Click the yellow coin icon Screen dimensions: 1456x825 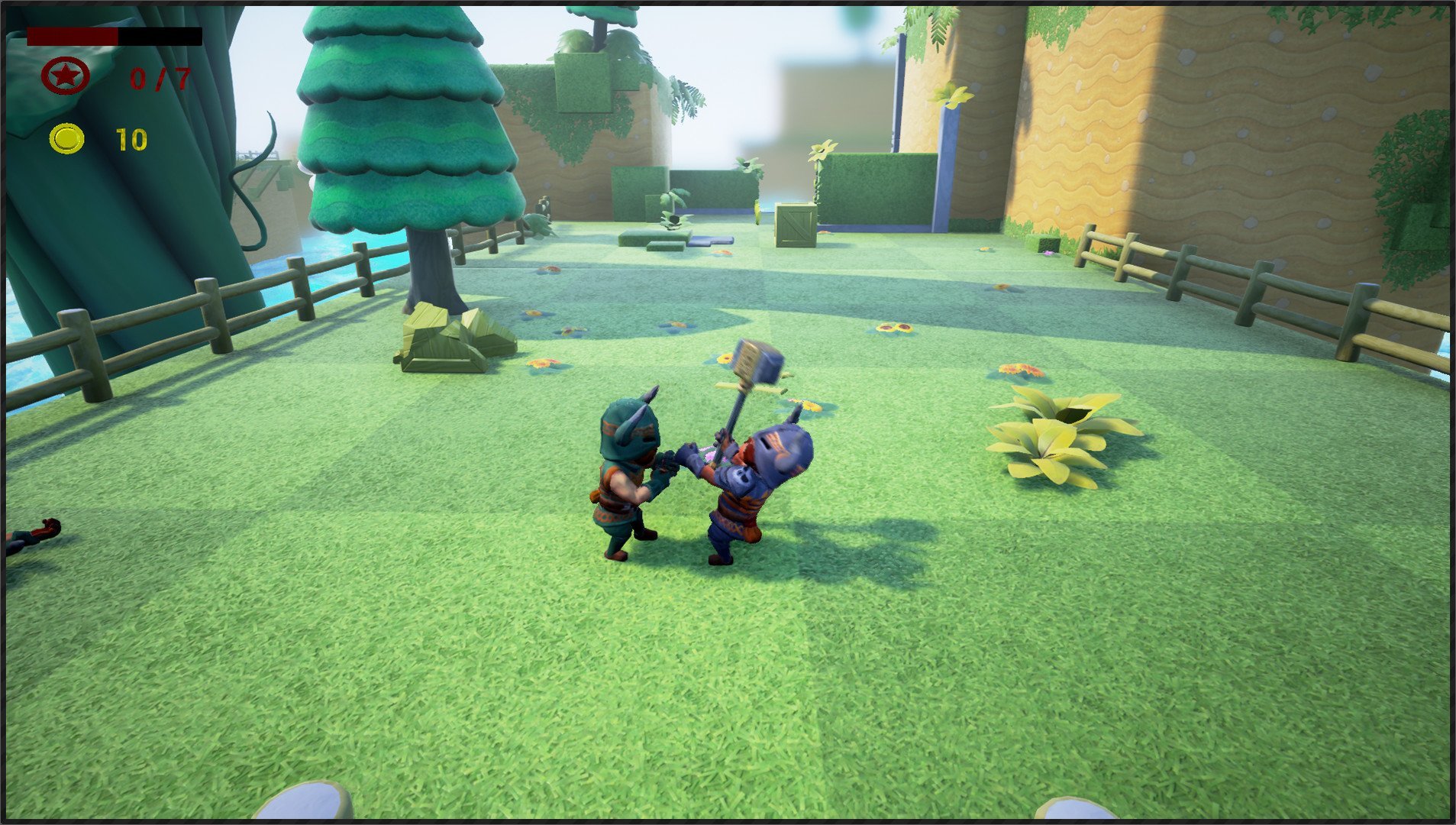pos(67,139)
